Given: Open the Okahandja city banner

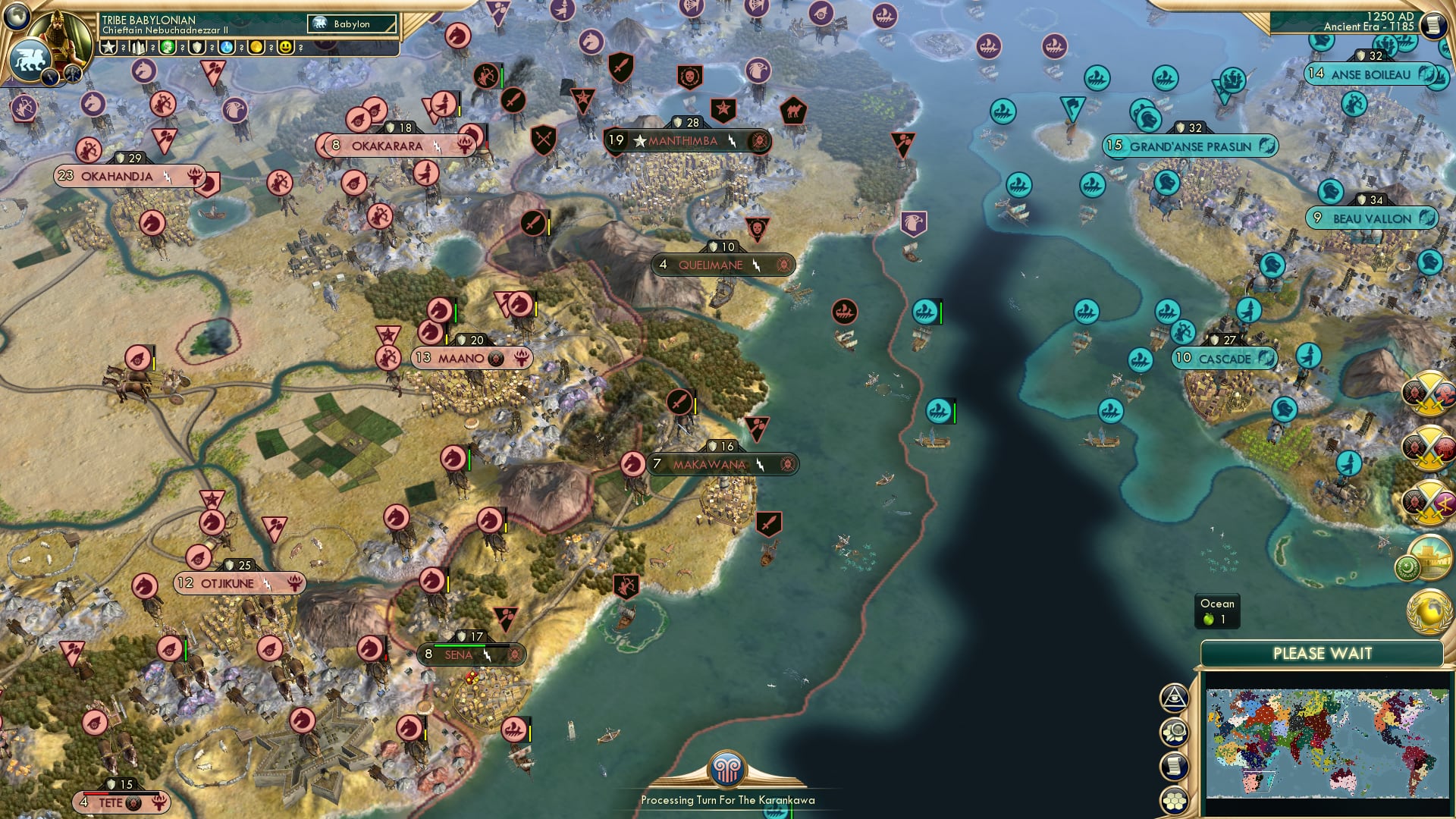Looking at the screenshot, I should [x=116, y=175].
